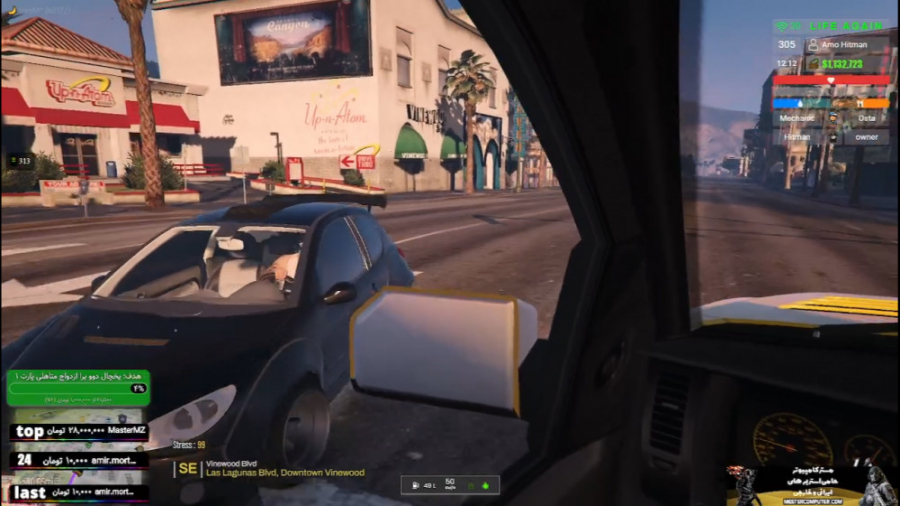Open the MasterComputer sponsor banner

(808, 485)
